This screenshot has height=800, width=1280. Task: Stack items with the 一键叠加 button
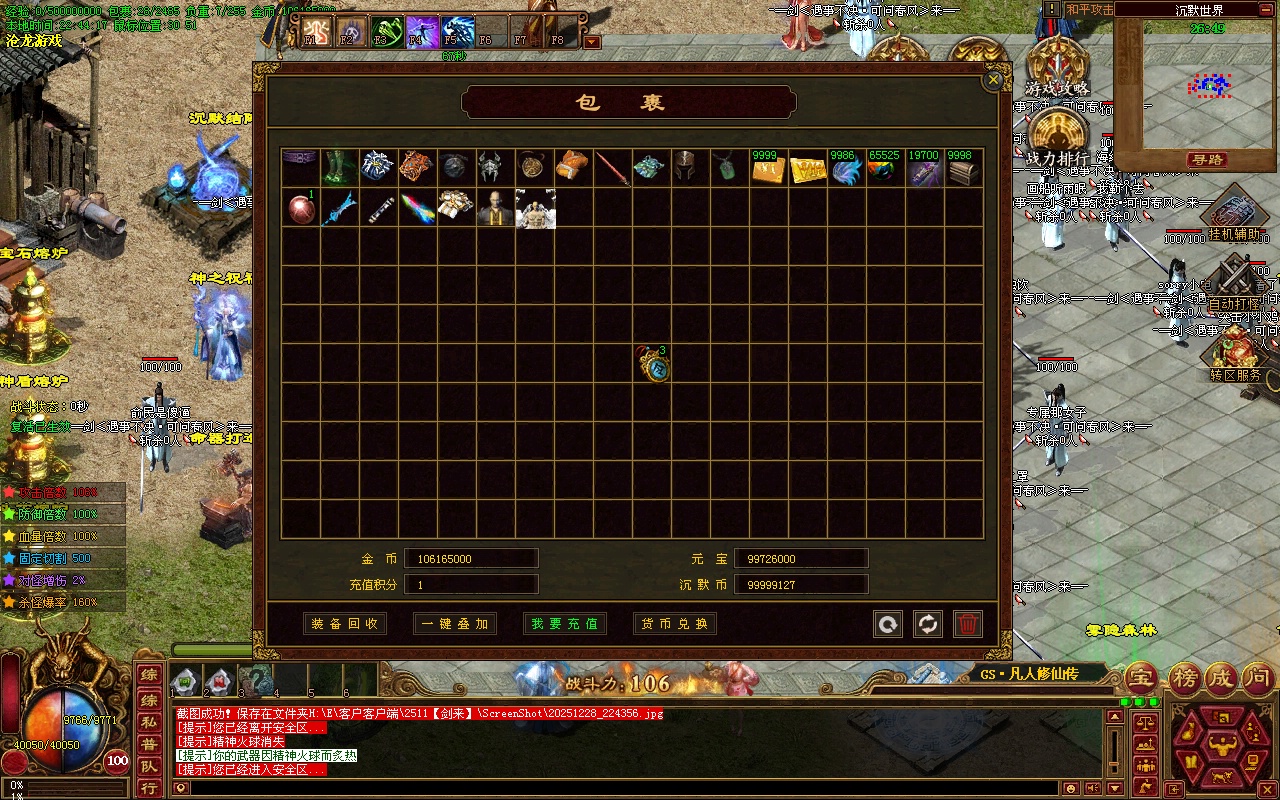pyautogui.click(x=455, y=624)
